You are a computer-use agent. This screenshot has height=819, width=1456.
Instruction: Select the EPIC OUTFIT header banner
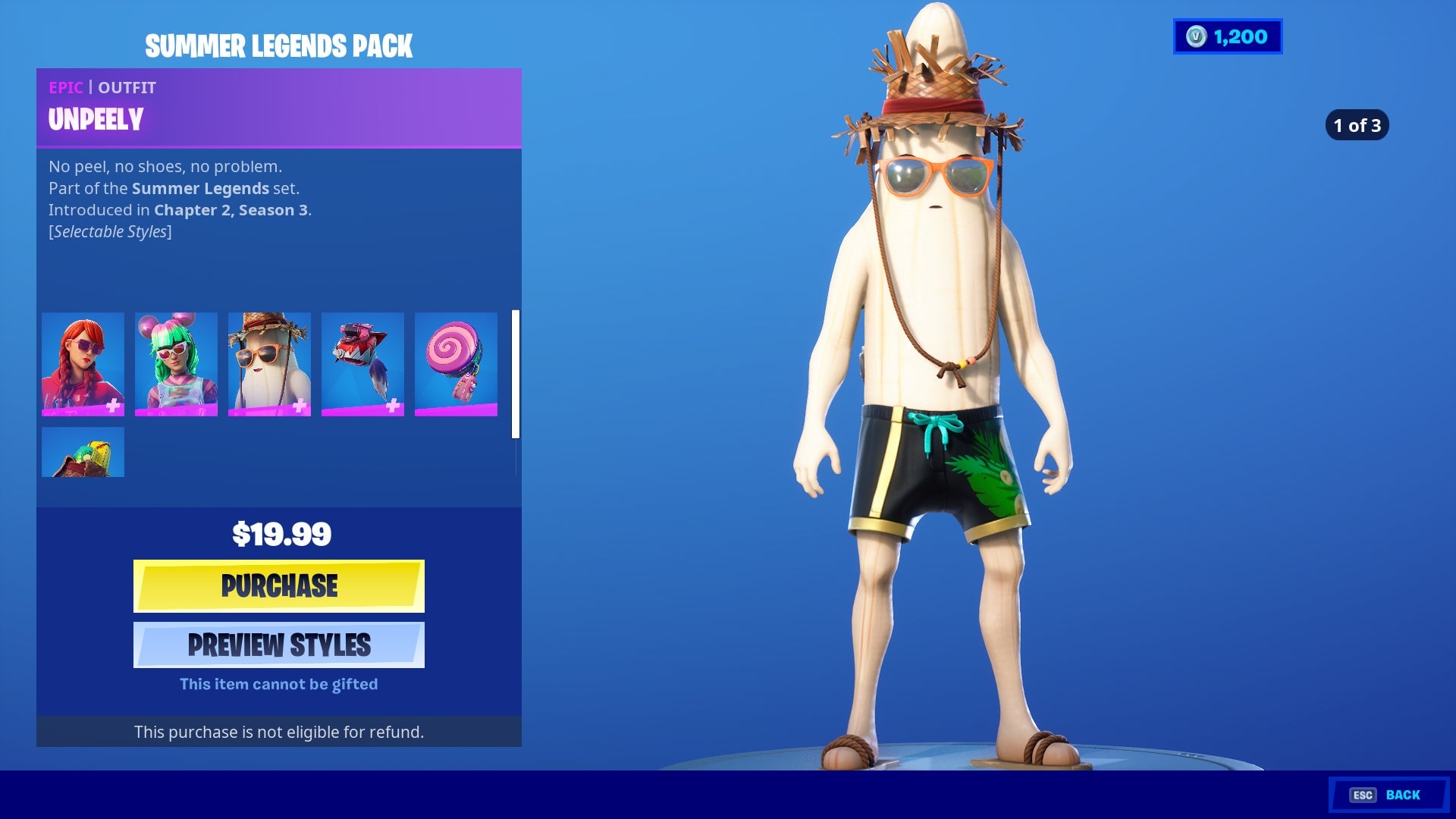pyautogui.click(x=278, y=87)
